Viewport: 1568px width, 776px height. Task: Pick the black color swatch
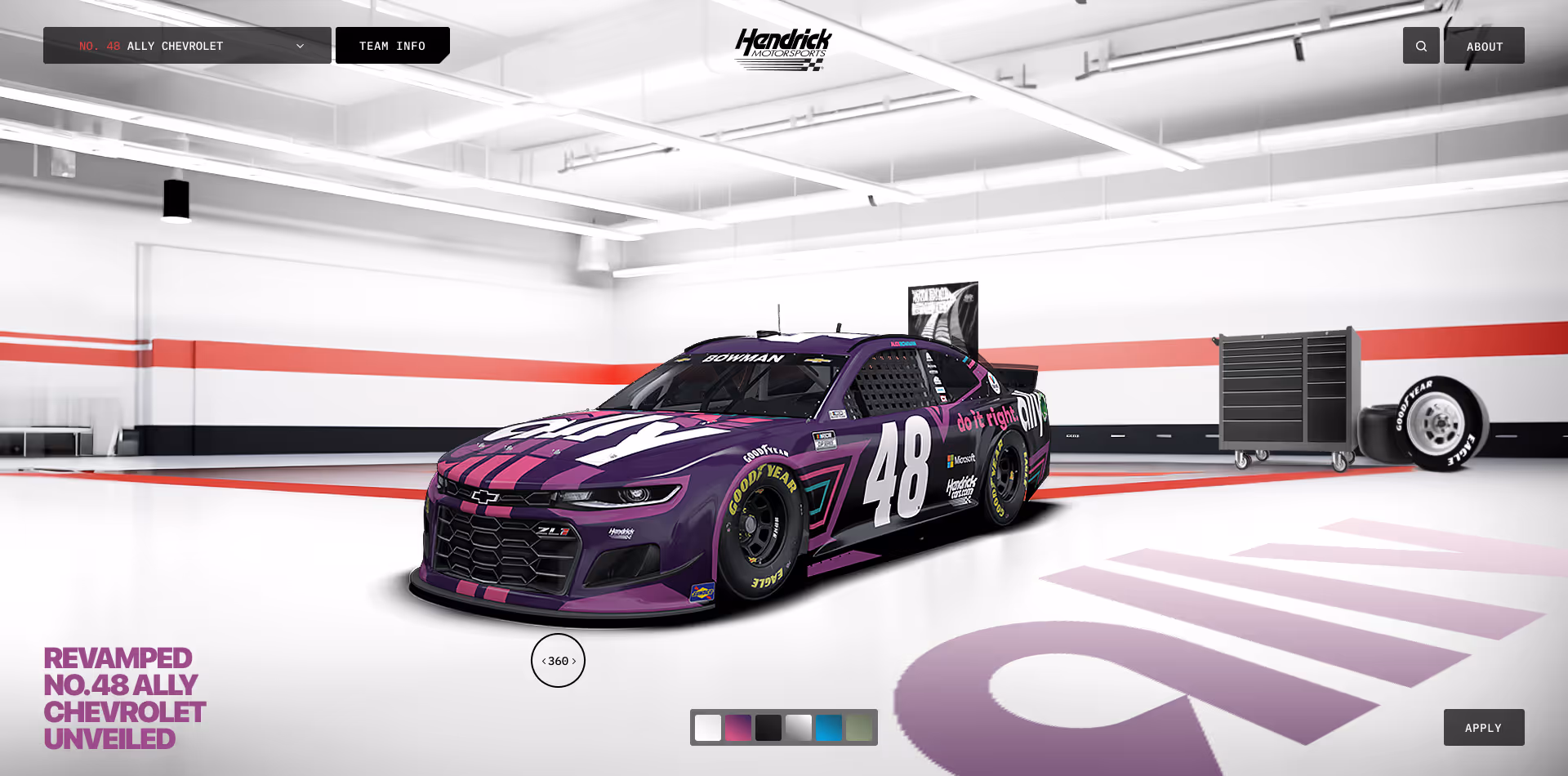tap(768, 728)
